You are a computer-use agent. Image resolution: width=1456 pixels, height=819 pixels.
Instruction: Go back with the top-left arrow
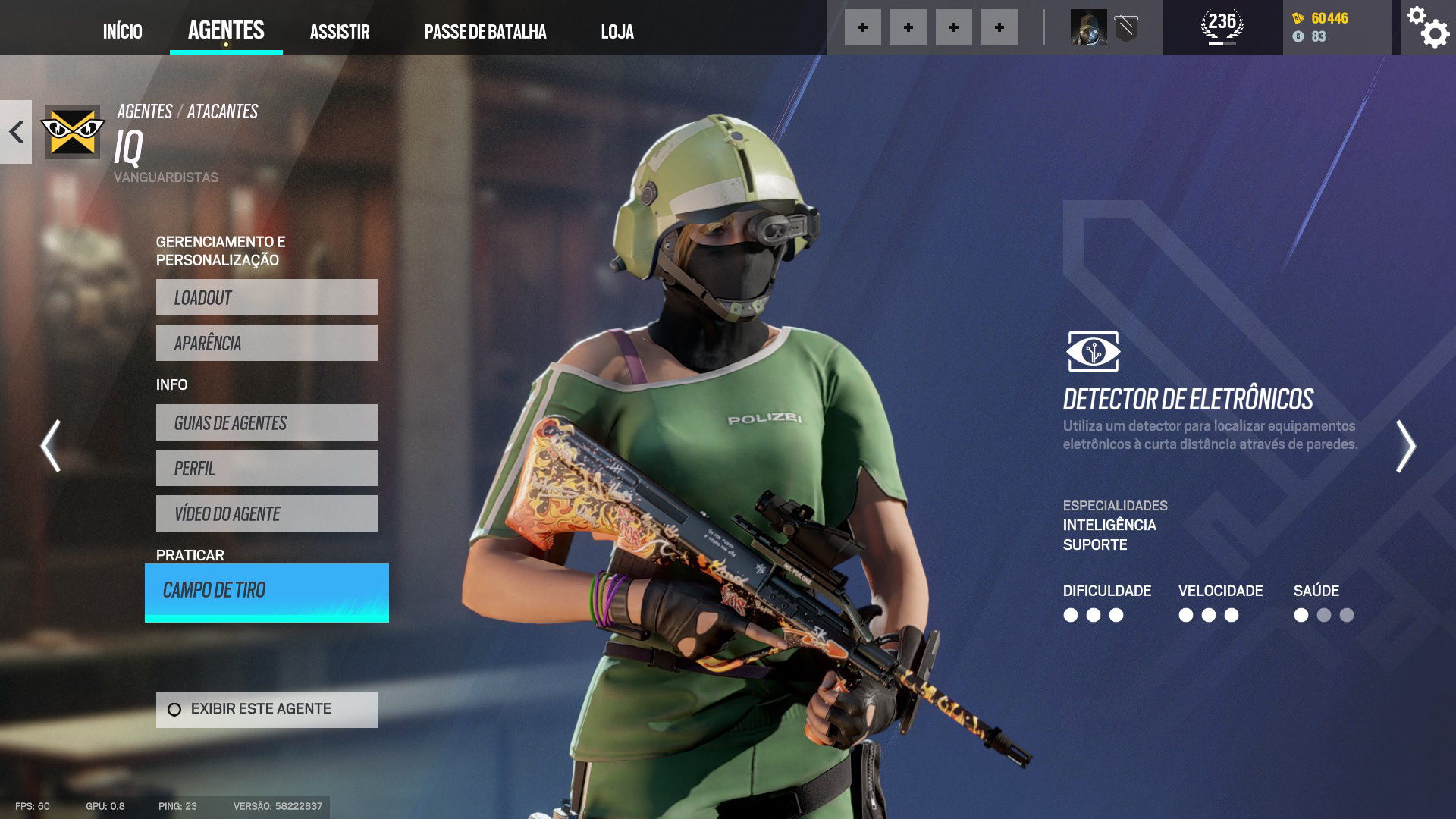[x=16, y=132]
